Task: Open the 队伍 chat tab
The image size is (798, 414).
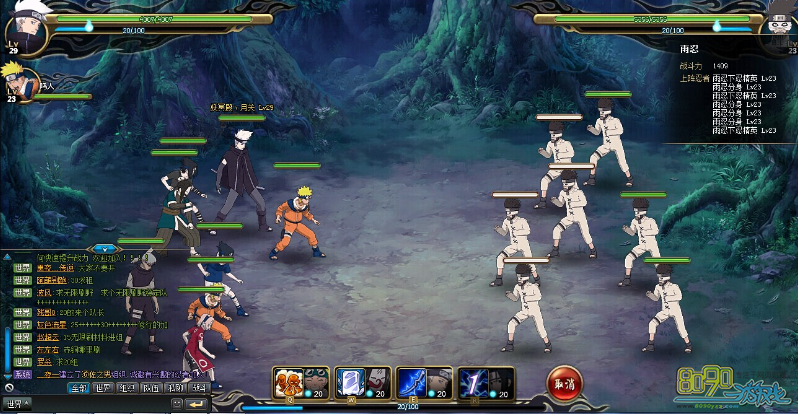Action: coord(152,388)
